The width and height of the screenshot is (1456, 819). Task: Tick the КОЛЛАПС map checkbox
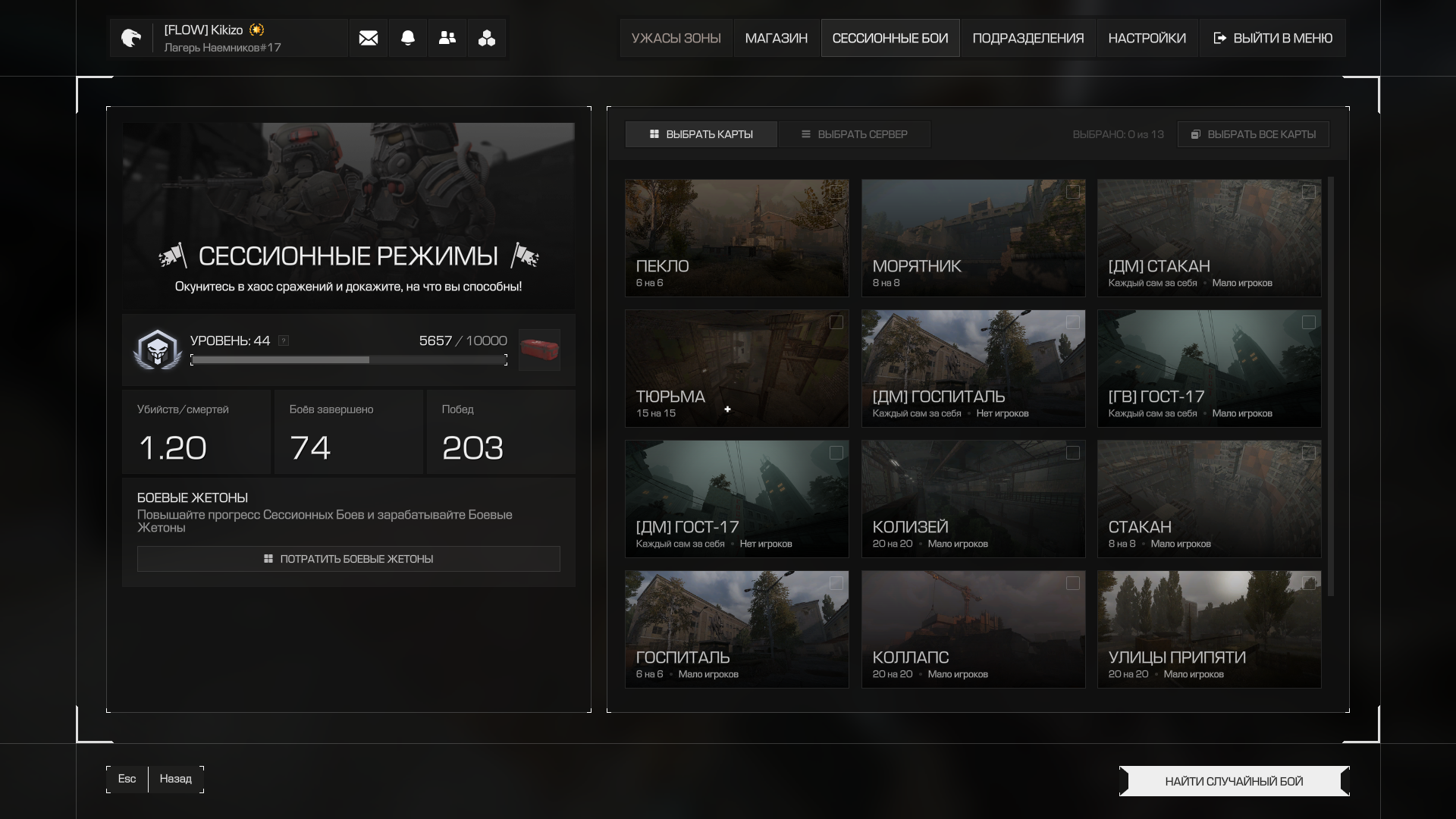point(1072,583)
